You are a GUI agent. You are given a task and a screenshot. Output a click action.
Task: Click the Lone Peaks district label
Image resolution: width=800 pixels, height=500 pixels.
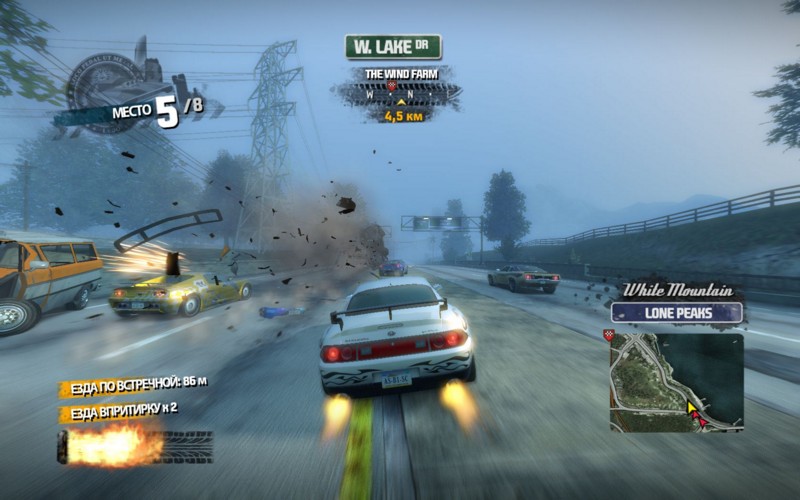tap(677, 313)
